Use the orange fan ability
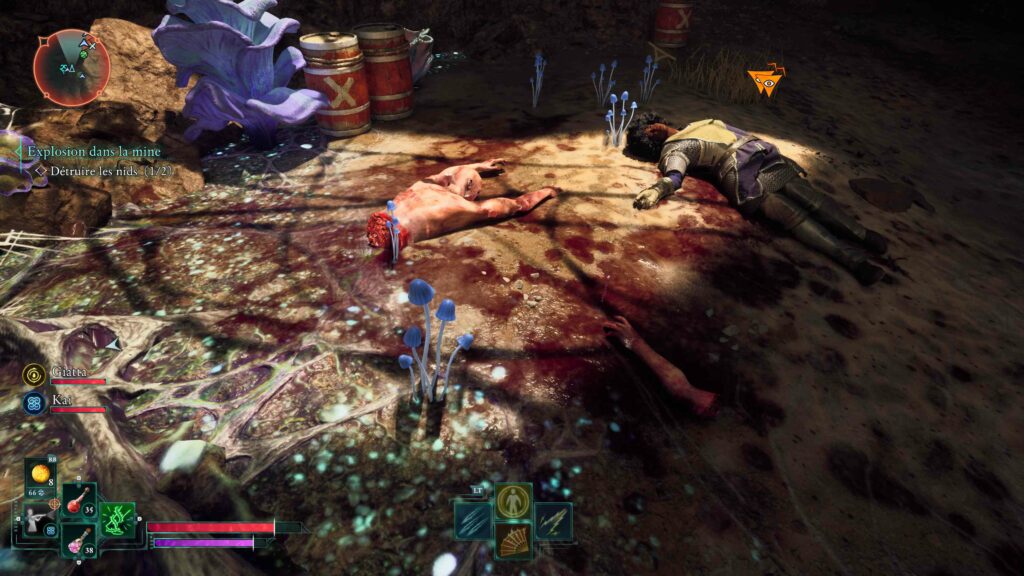This screenshot has height=576, width=1024. [514, 541]
